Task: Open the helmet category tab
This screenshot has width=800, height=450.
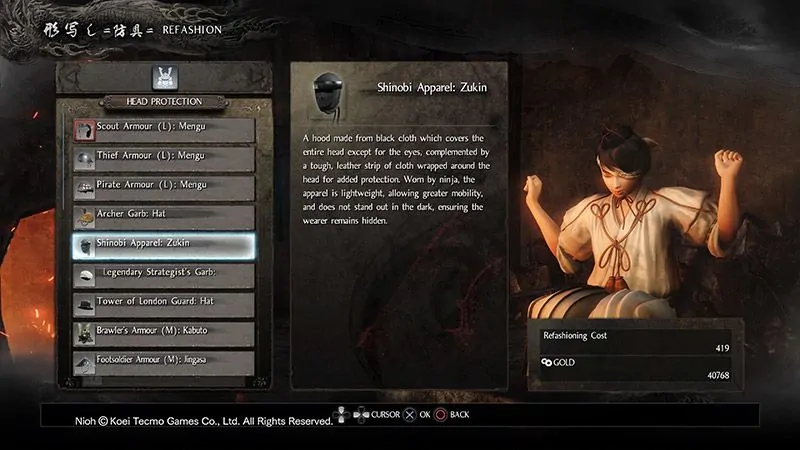Action: tap(163, 76)
